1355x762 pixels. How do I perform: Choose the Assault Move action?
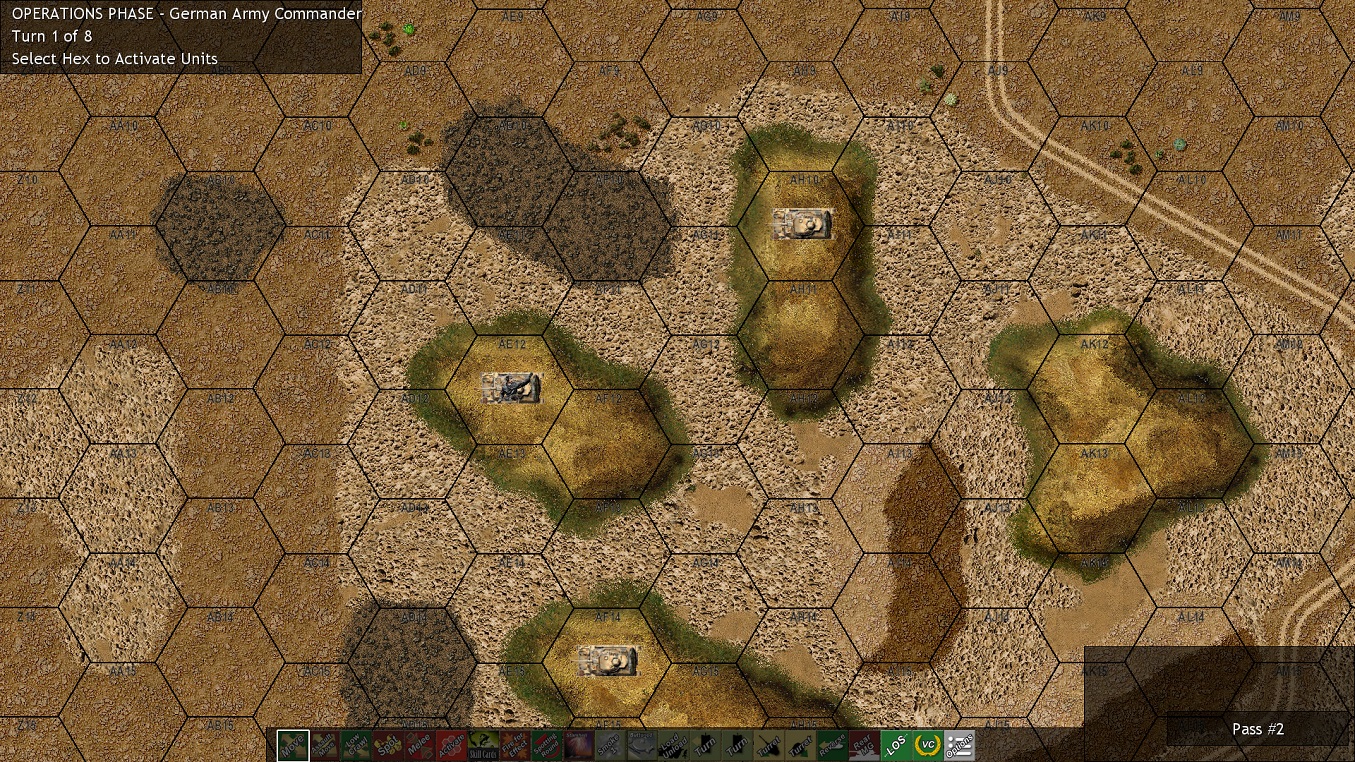[x=325, y=745]
